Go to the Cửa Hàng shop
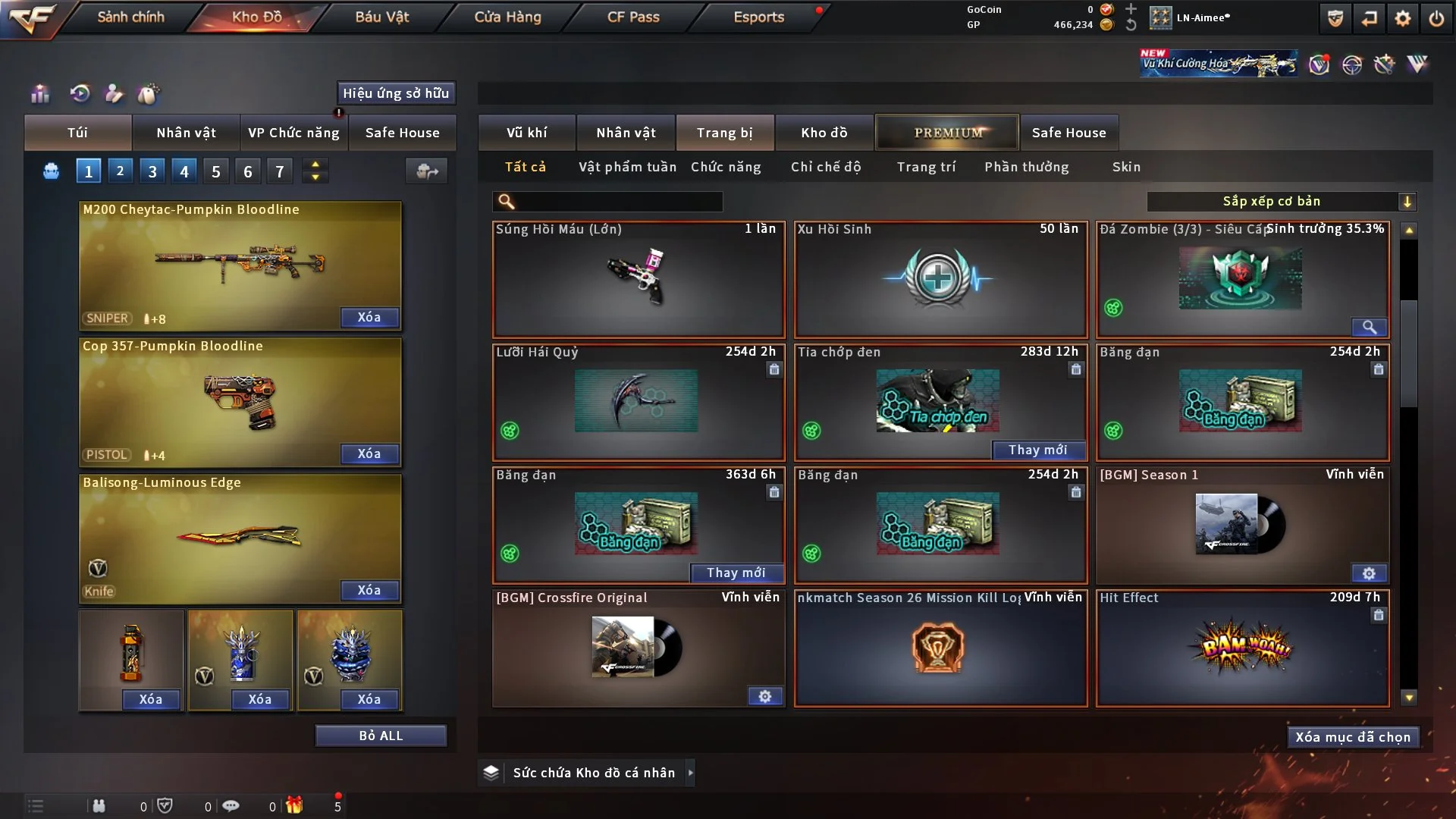The height and width of the screenshot is (819, 1456). pyautogui.click(x=507, y=17)
